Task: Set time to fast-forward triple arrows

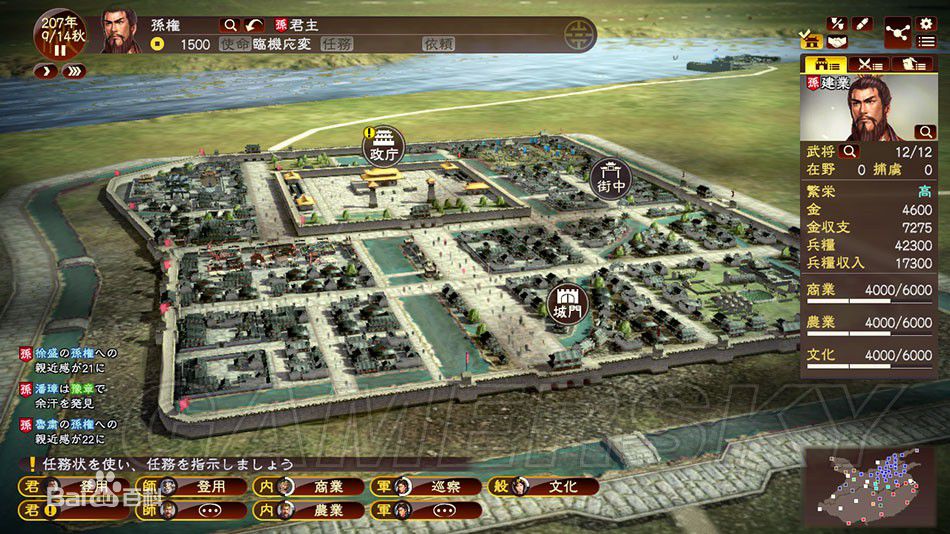Action: pyautogui.click(x=73, y=72)
